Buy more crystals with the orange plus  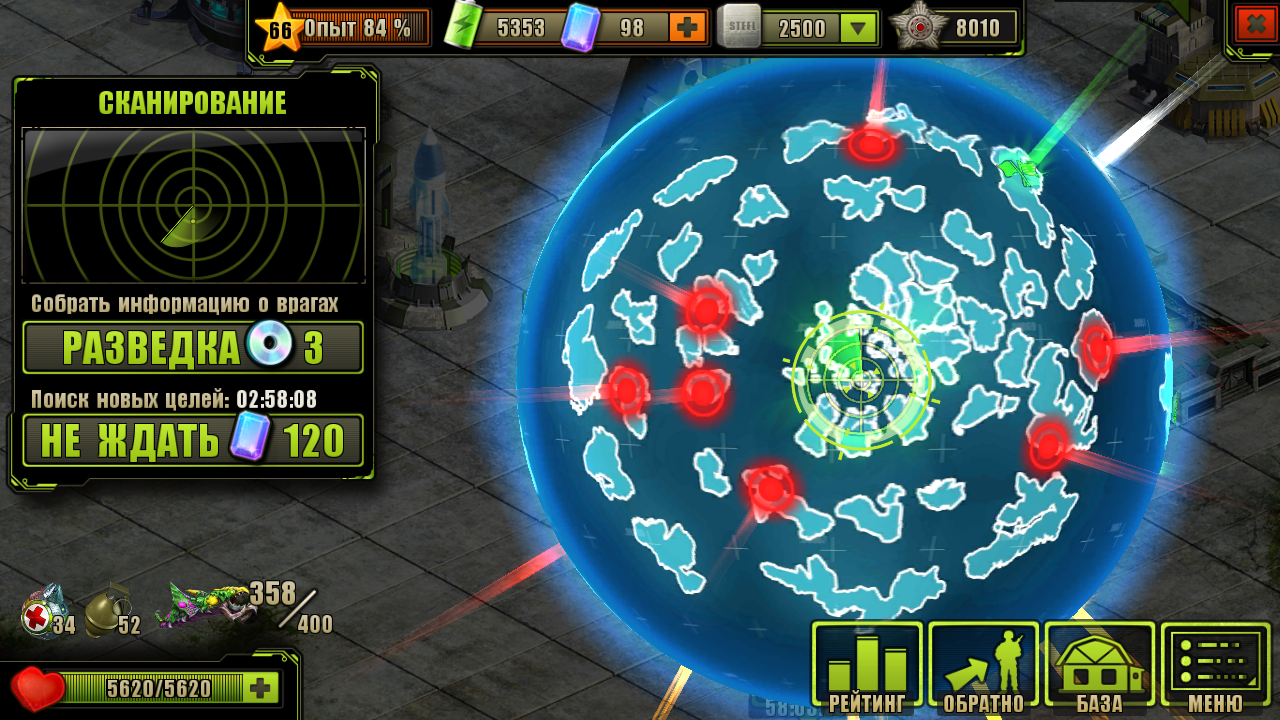[x=686, y=28]
